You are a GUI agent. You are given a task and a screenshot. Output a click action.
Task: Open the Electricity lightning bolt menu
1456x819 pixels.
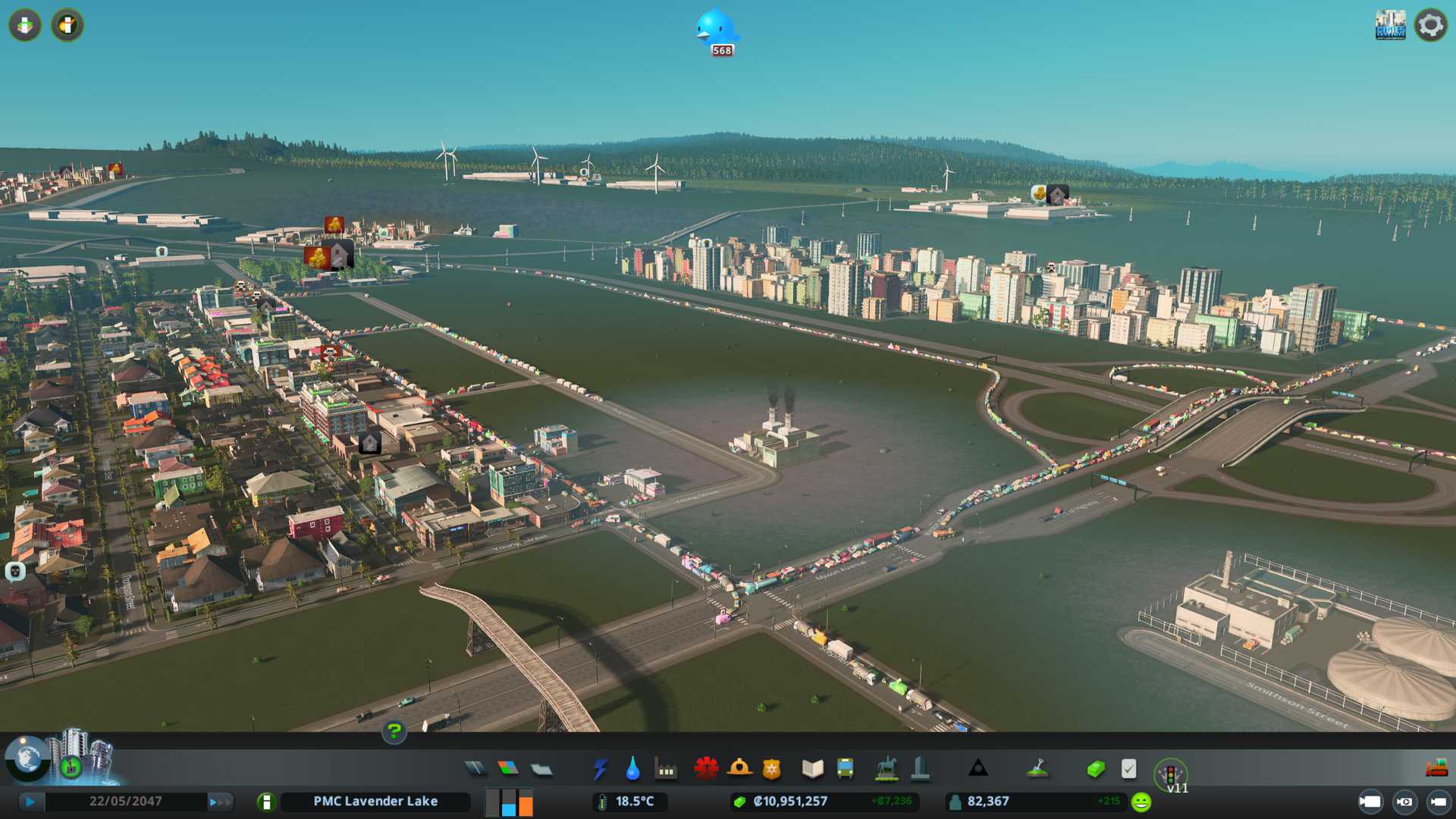(x=600, y=769)
